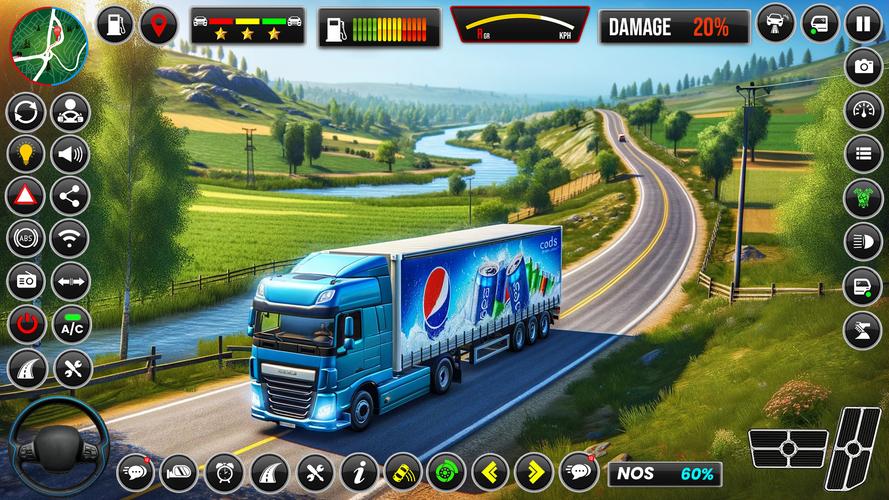Viewport: 889px width, 500px height.
Task: Open the circular minimap
Action: 49,45
